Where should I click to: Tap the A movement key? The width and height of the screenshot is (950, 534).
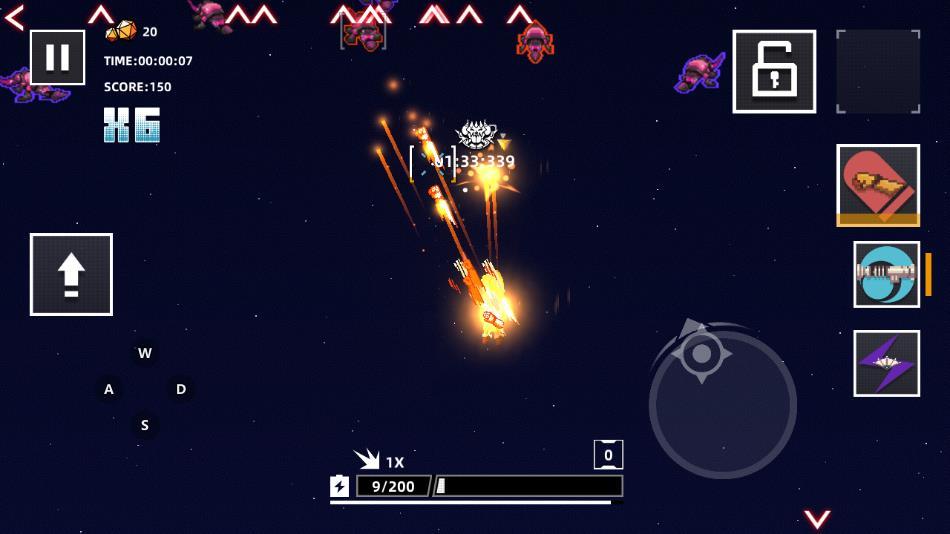coord(109,389)
